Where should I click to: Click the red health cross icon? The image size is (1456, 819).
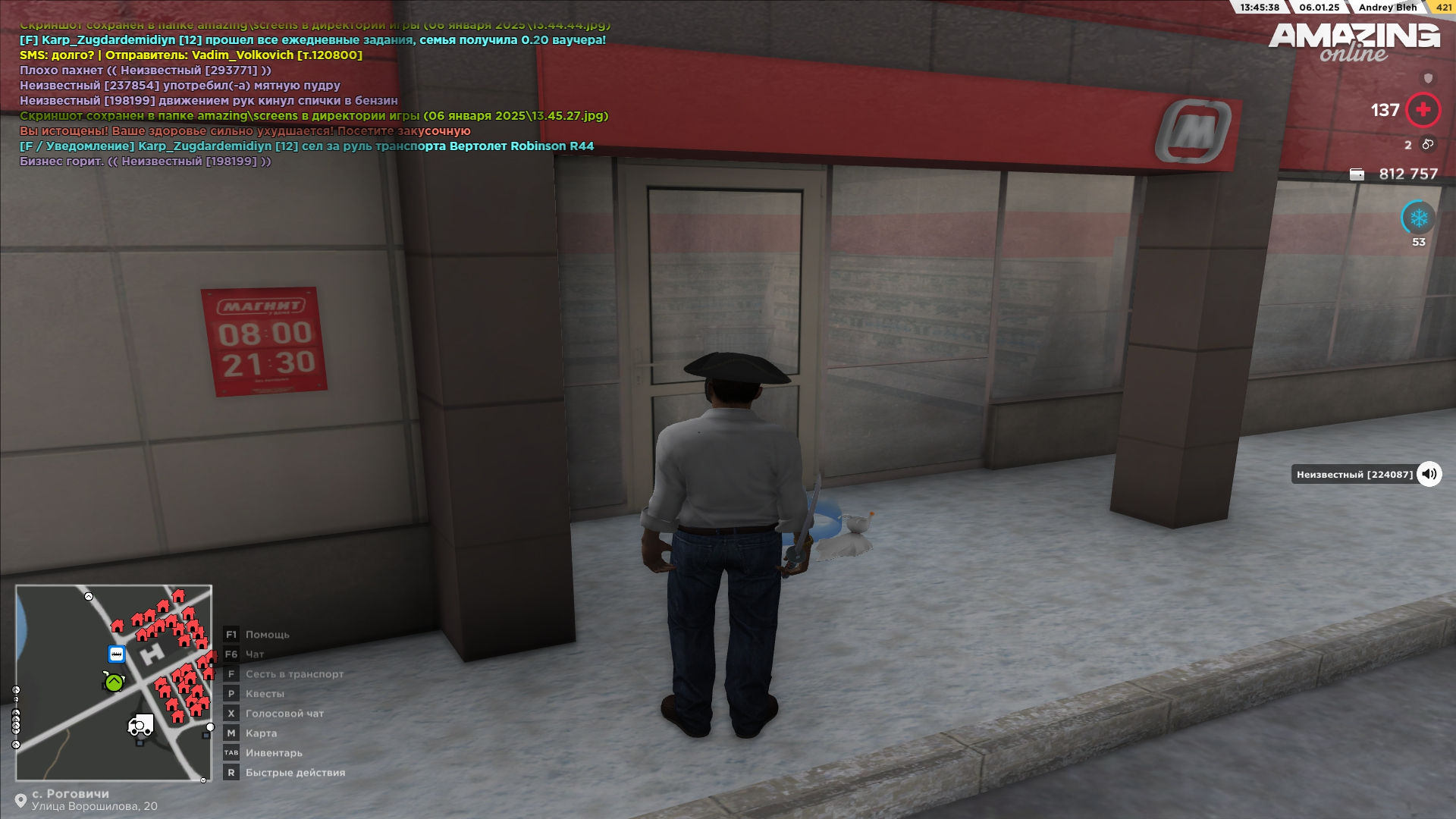point(1423,110)
